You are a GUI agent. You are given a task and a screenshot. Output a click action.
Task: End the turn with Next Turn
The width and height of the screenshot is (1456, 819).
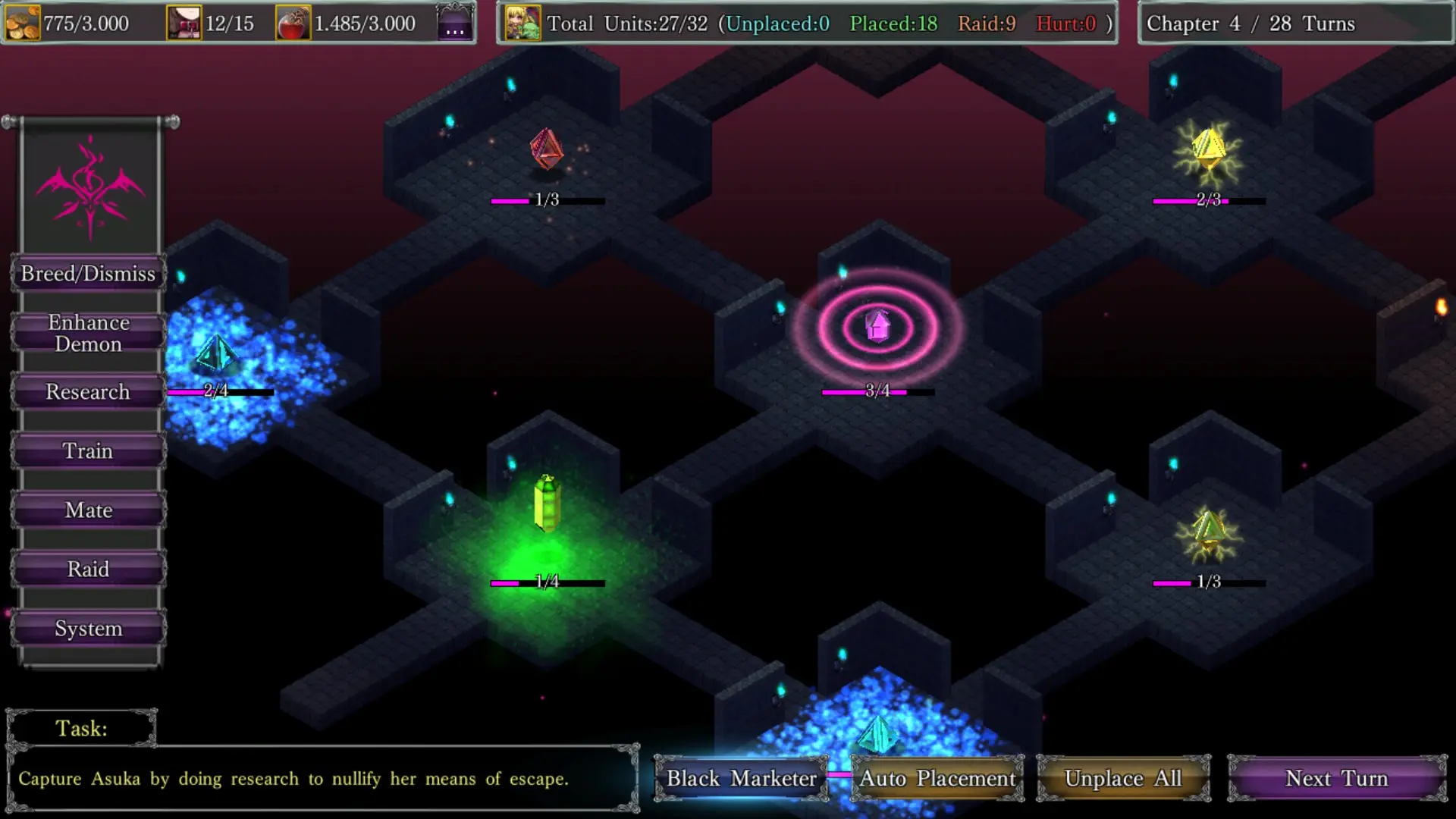click(x=1337, y=779)
